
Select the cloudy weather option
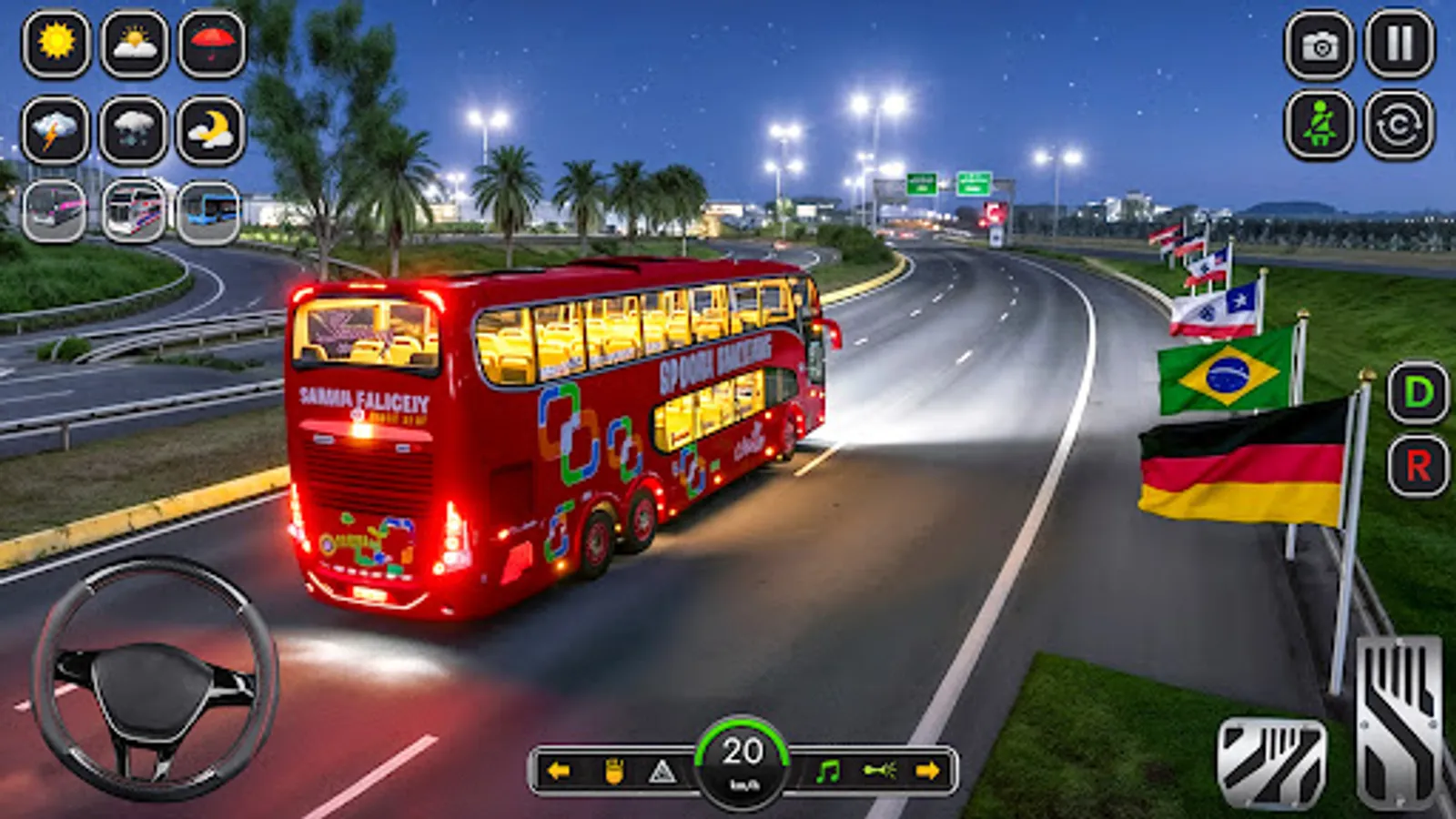pyautogui.click(x=132, y=44)
